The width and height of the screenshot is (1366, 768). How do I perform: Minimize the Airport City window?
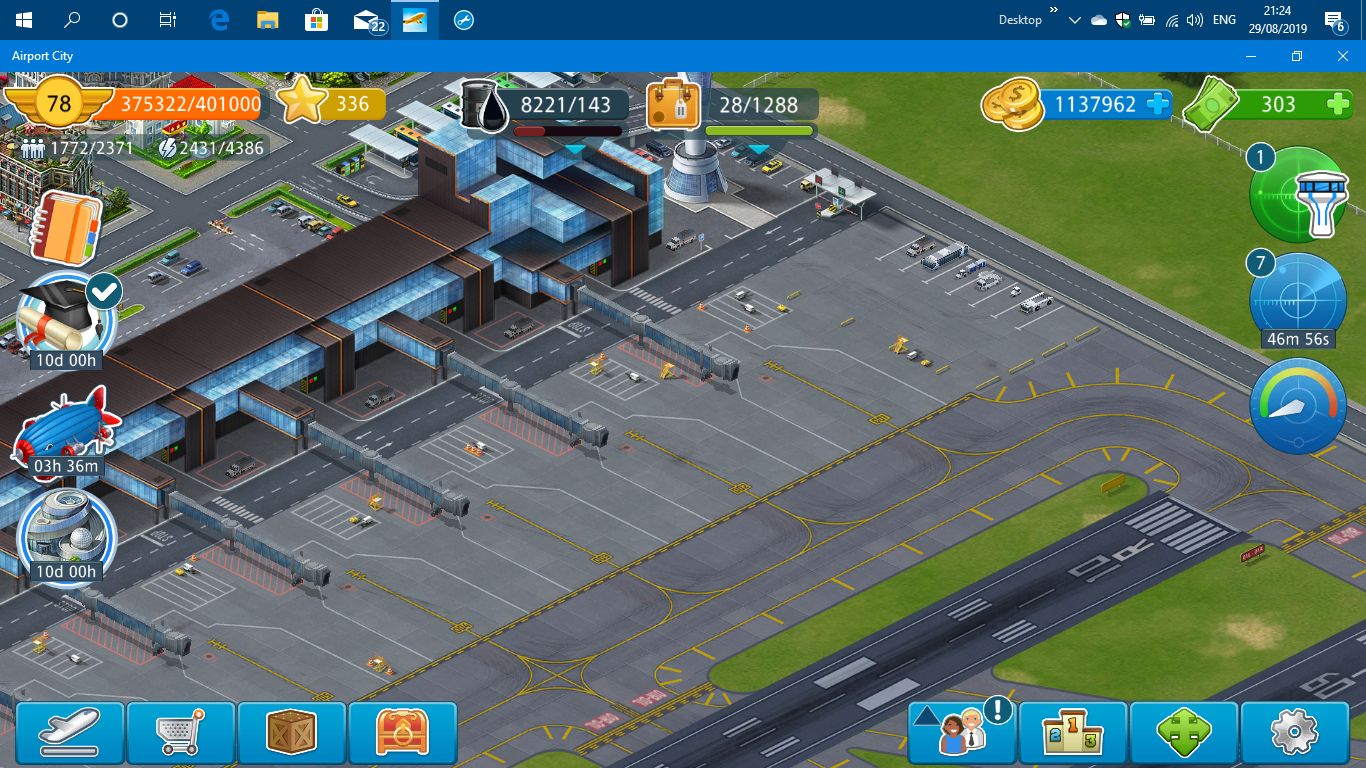coord(1251,56)
